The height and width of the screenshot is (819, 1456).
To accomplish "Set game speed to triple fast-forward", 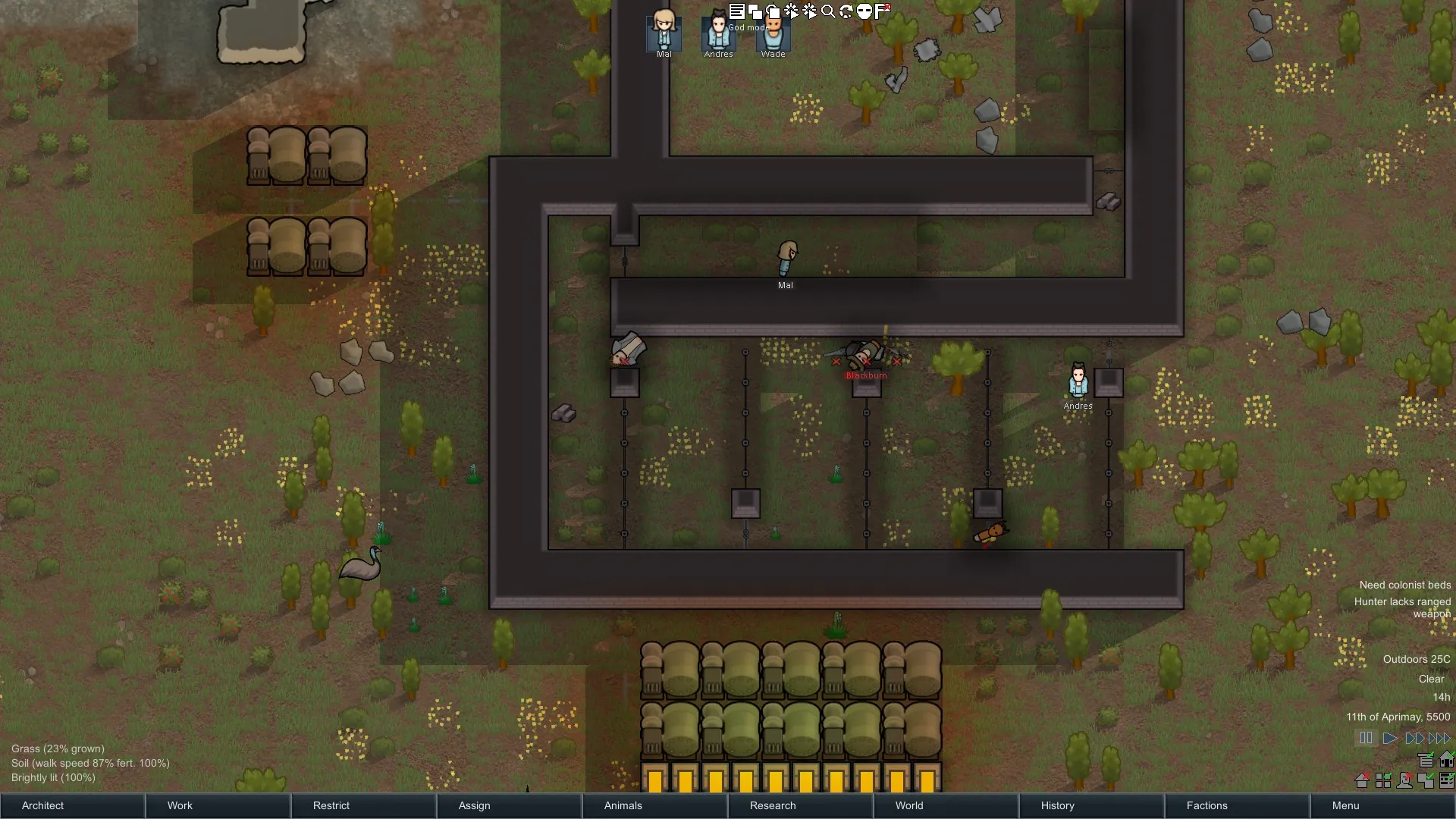I will (x=1439, y=738).
